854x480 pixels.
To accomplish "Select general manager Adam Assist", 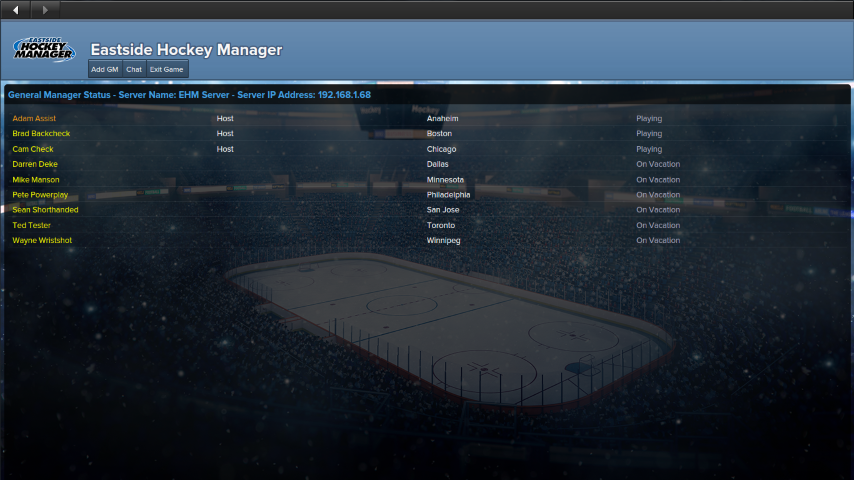I will tap(34, 118).
